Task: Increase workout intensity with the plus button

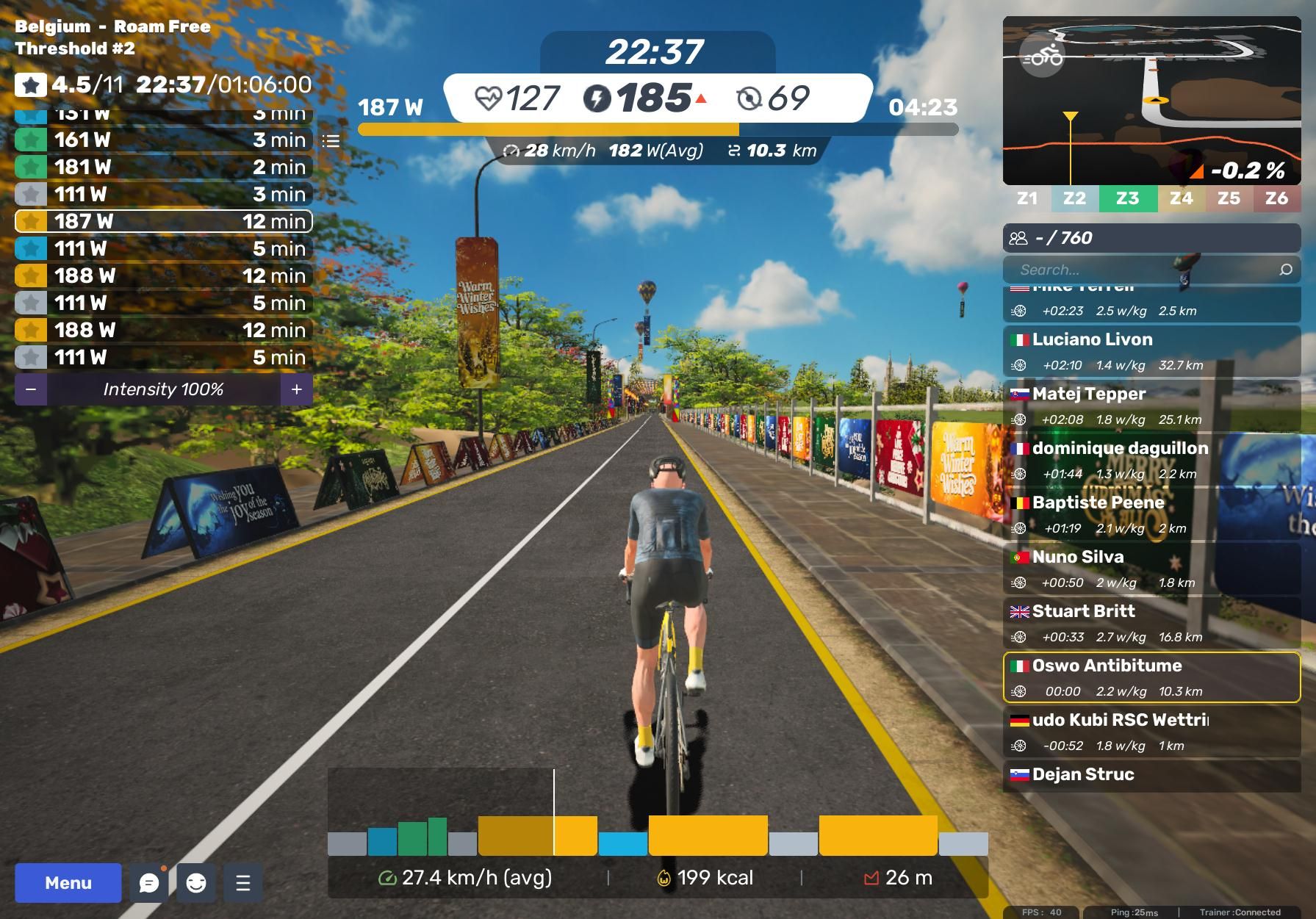Action: pos(297,389)
